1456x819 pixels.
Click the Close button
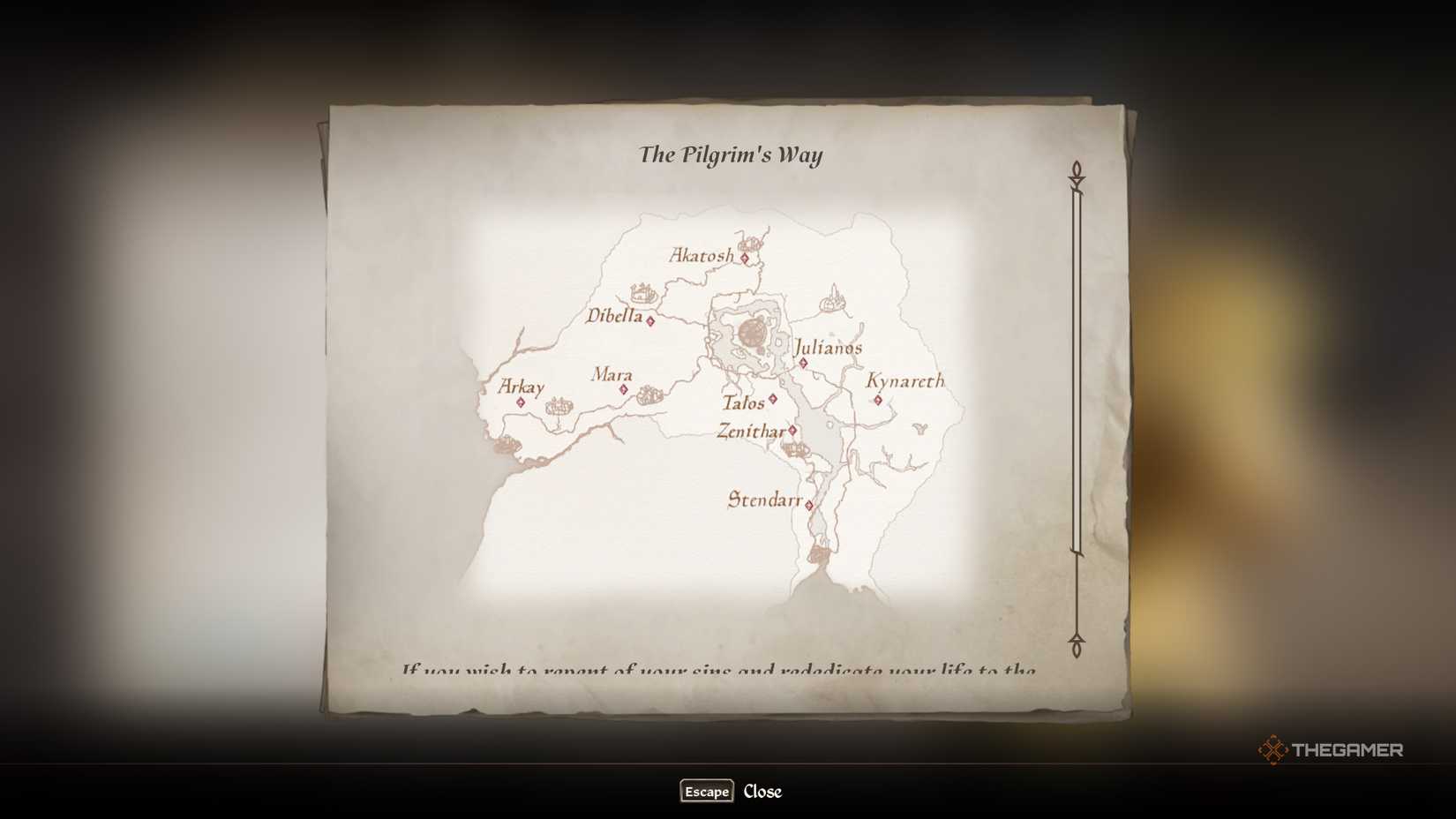pyautogui.click(x=762, y=791)
